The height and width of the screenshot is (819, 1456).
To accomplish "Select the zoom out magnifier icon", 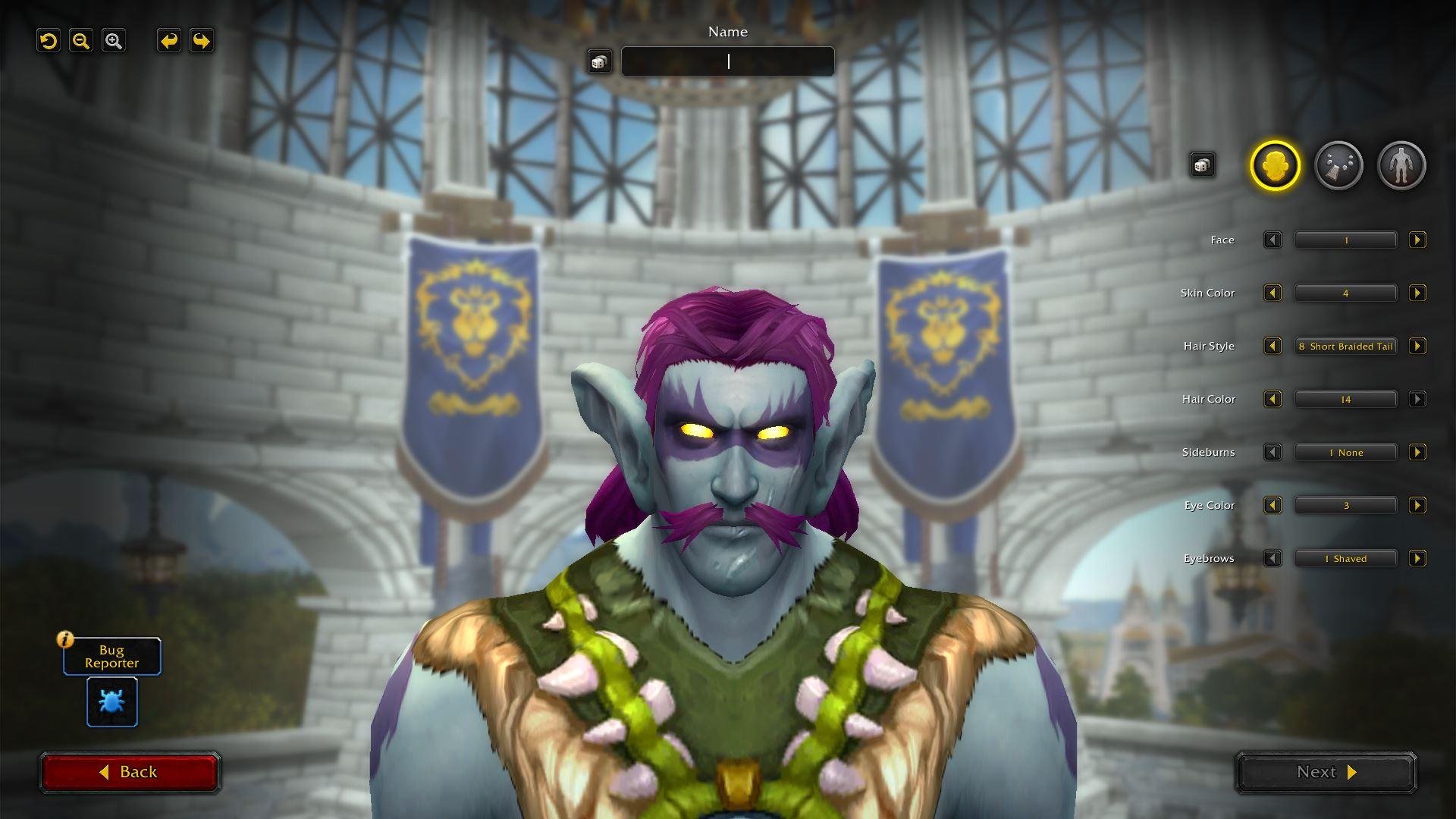I will pyautogui.click(x=81, y=41).
